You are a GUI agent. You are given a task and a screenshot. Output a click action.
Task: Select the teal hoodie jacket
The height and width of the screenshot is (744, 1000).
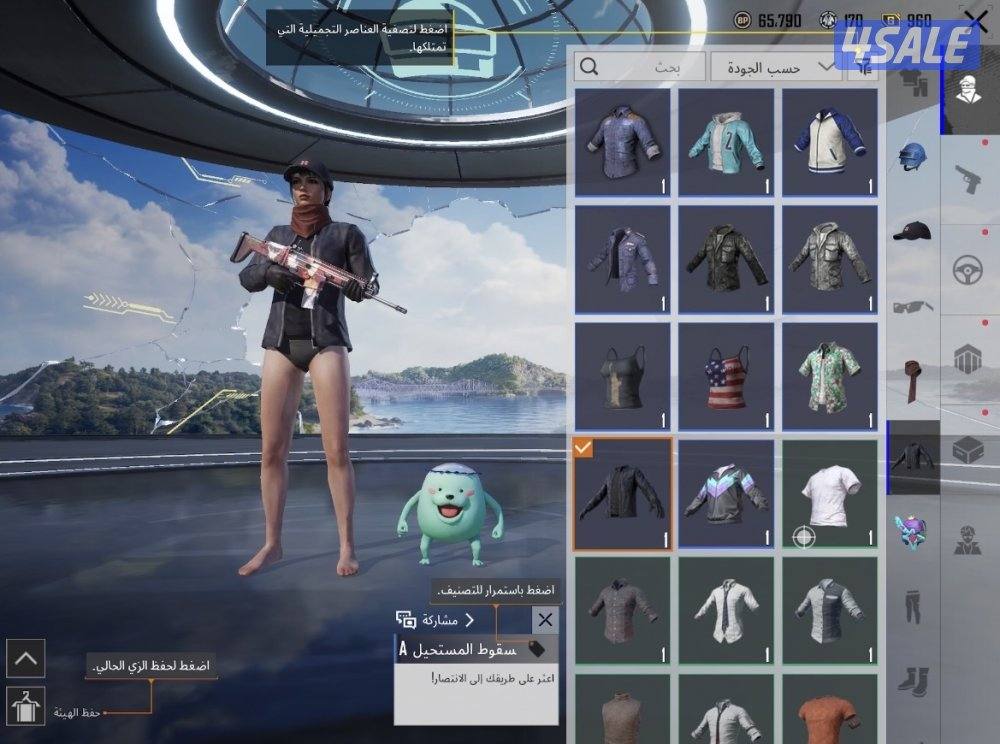[x=726, y=142]
